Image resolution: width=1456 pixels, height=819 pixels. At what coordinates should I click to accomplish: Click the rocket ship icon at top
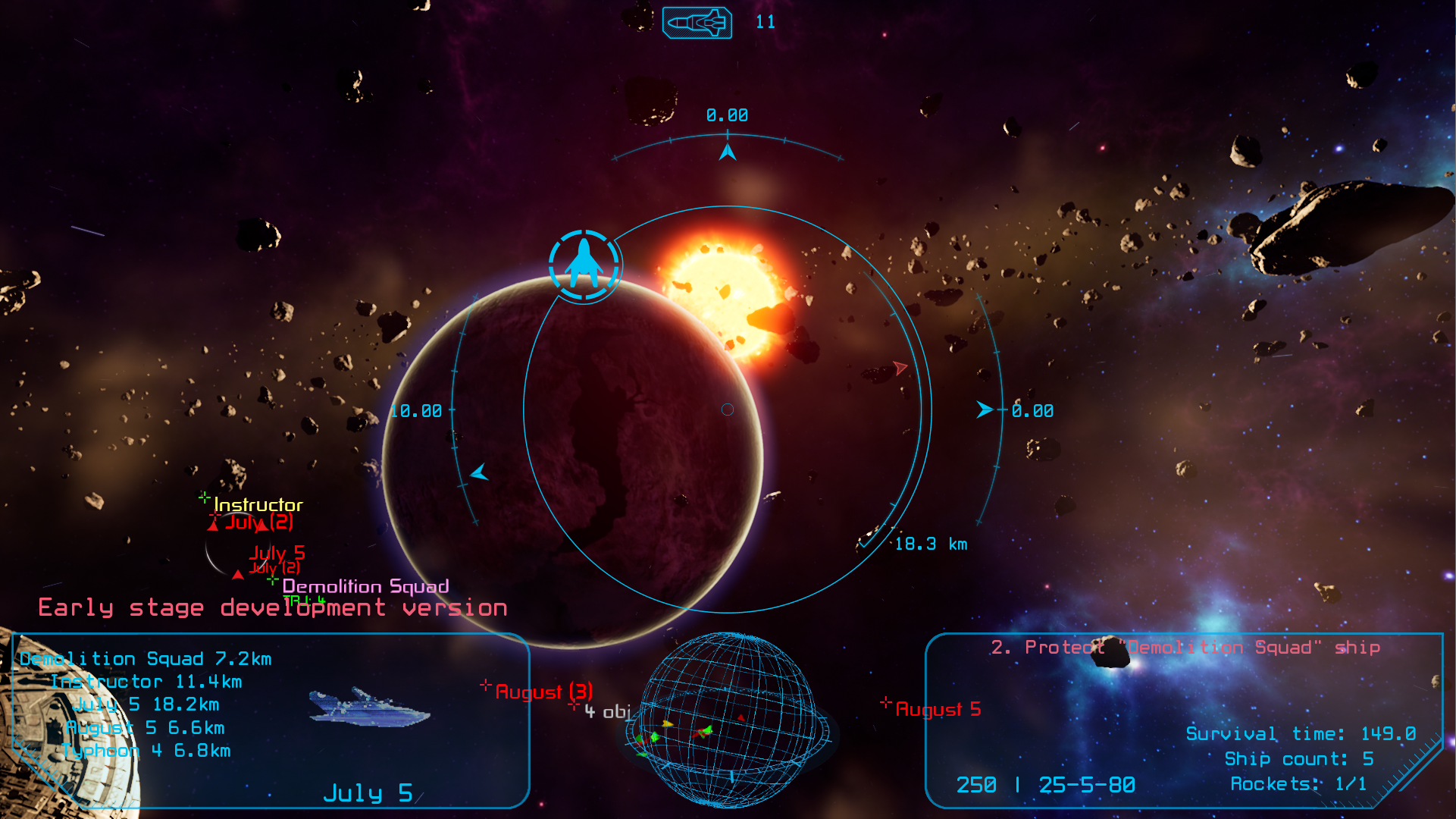[697, 23]
